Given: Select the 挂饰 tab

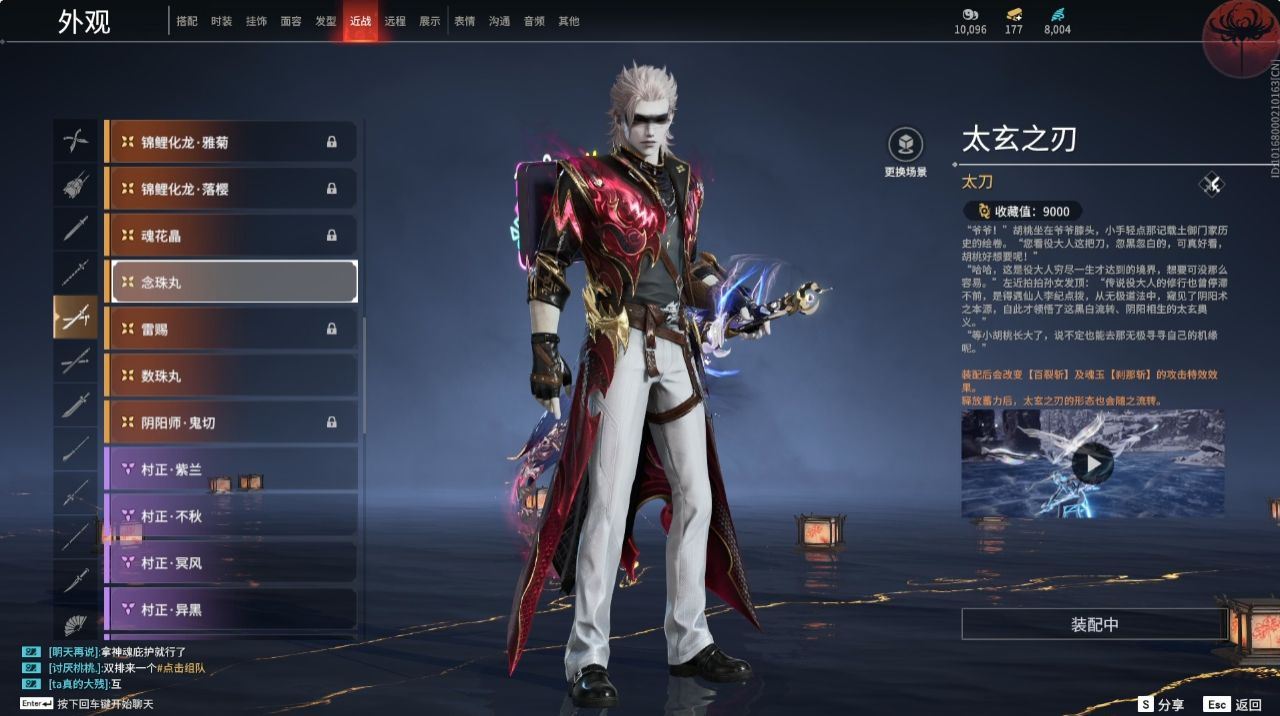Looking at the screenshot, I should [x=256, y=21].
